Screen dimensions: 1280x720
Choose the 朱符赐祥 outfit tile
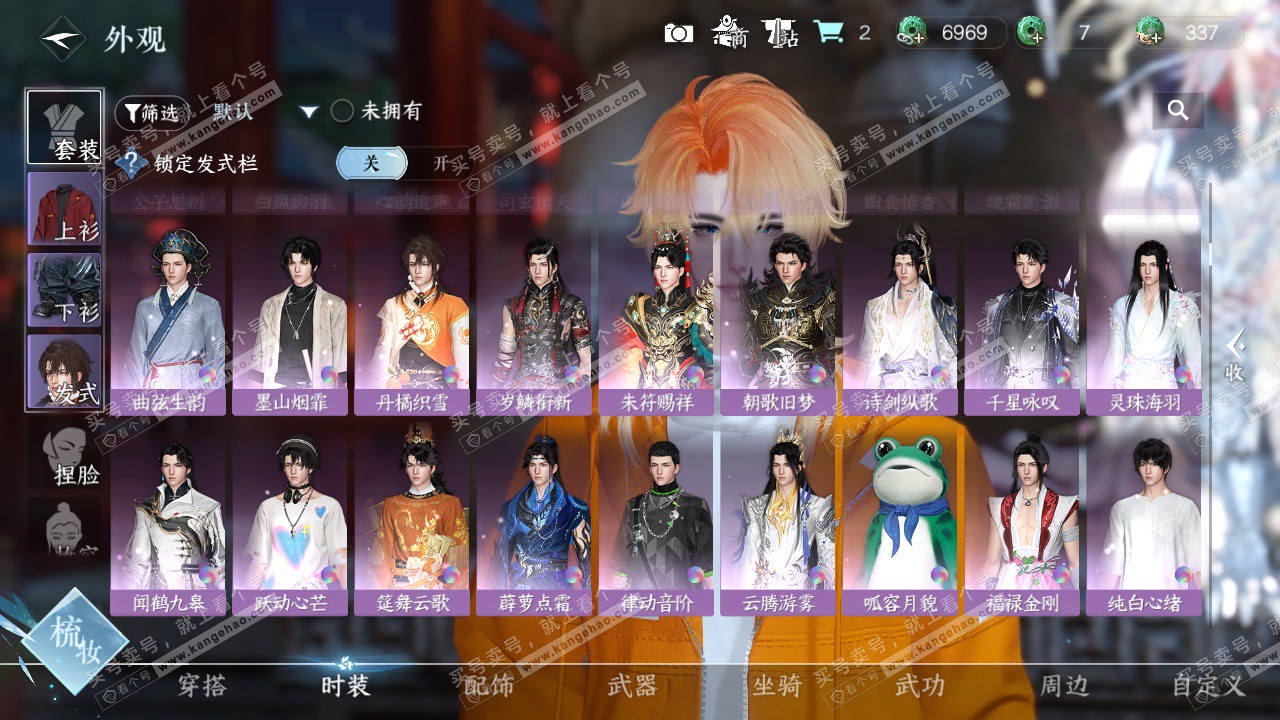pyautogui.click(x=656, y=322)
